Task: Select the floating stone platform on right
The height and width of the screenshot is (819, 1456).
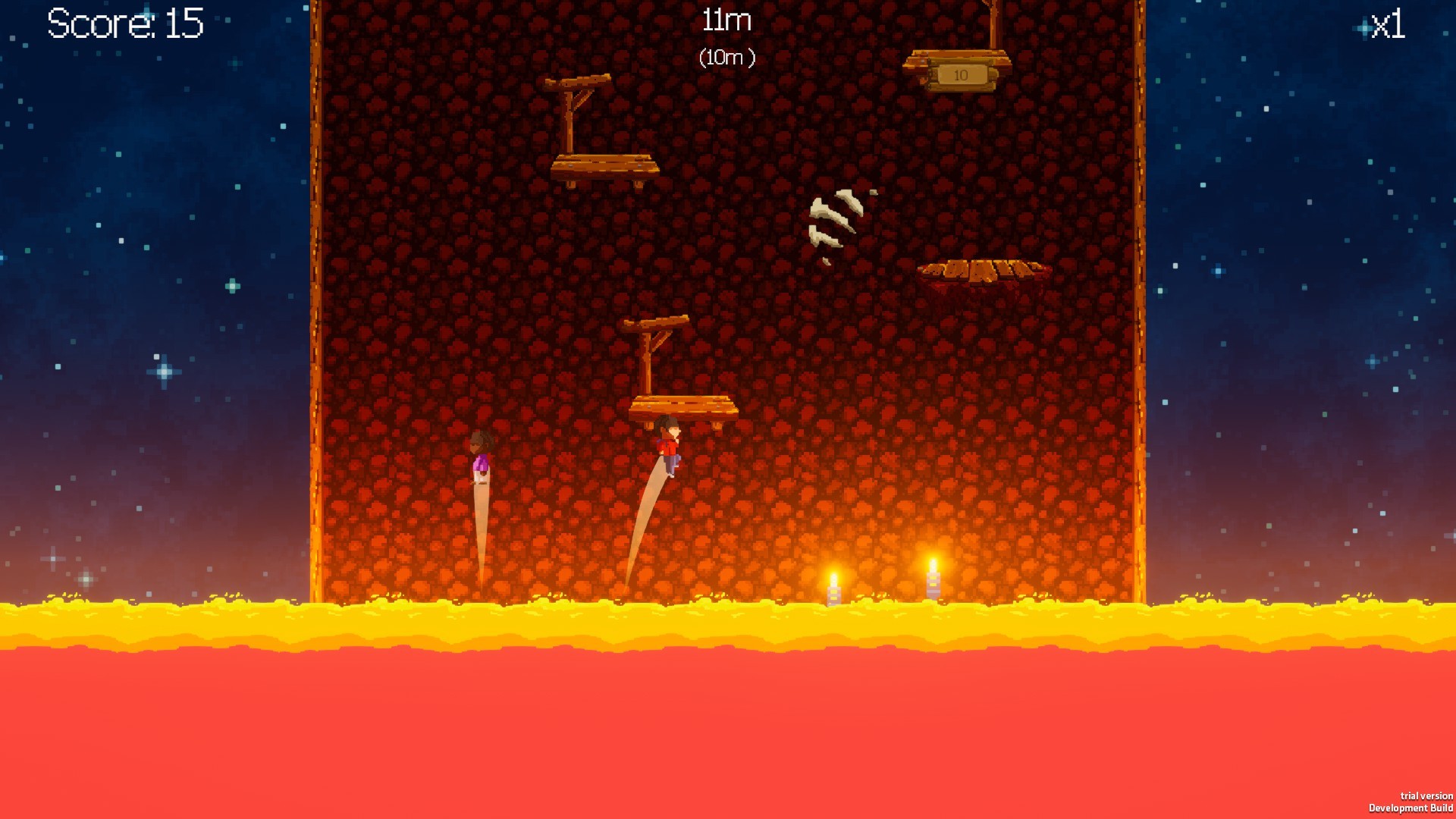Action: click(982, 273)
